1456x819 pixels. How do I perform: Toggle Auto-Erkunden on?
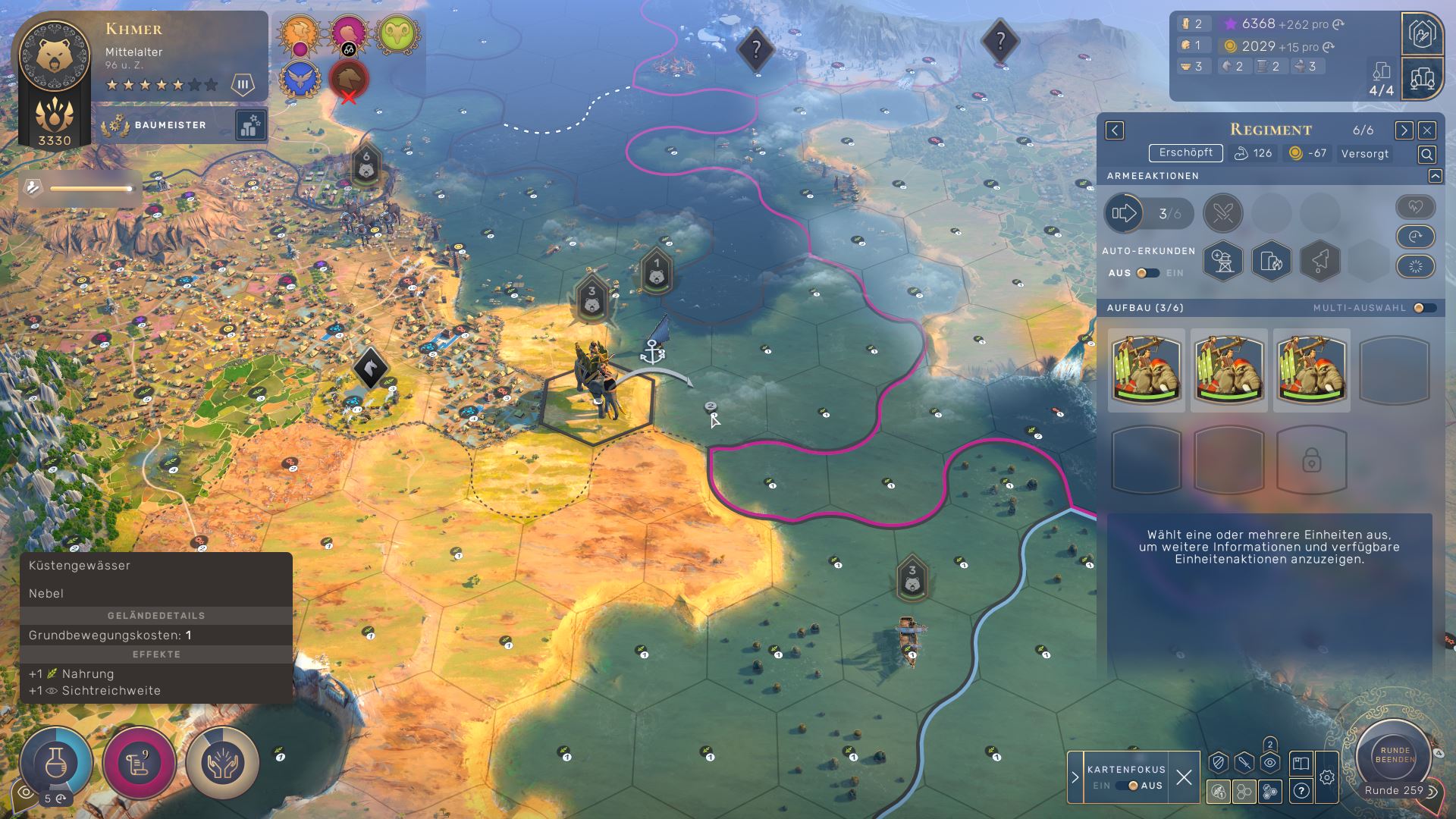click(x=1147, y=273)
